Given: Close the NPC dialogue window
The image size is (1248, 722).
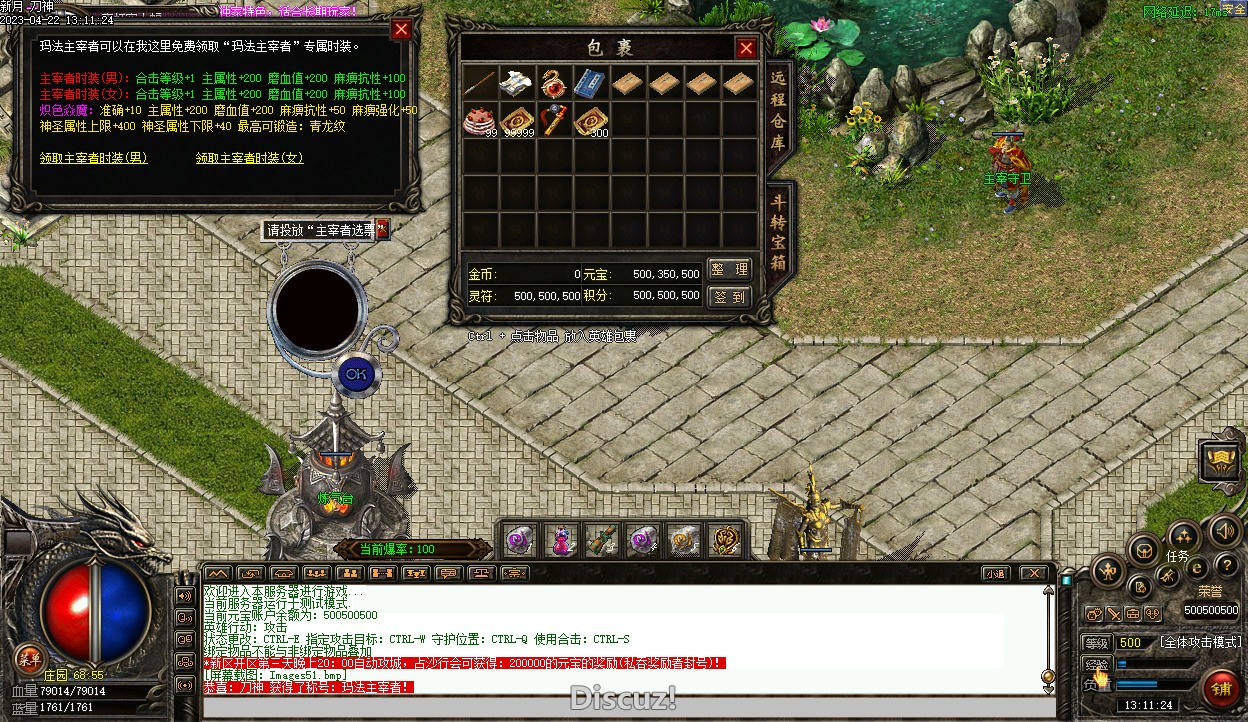Looking at the screenshot, I should pyautogui.click(x=401, y=29).
